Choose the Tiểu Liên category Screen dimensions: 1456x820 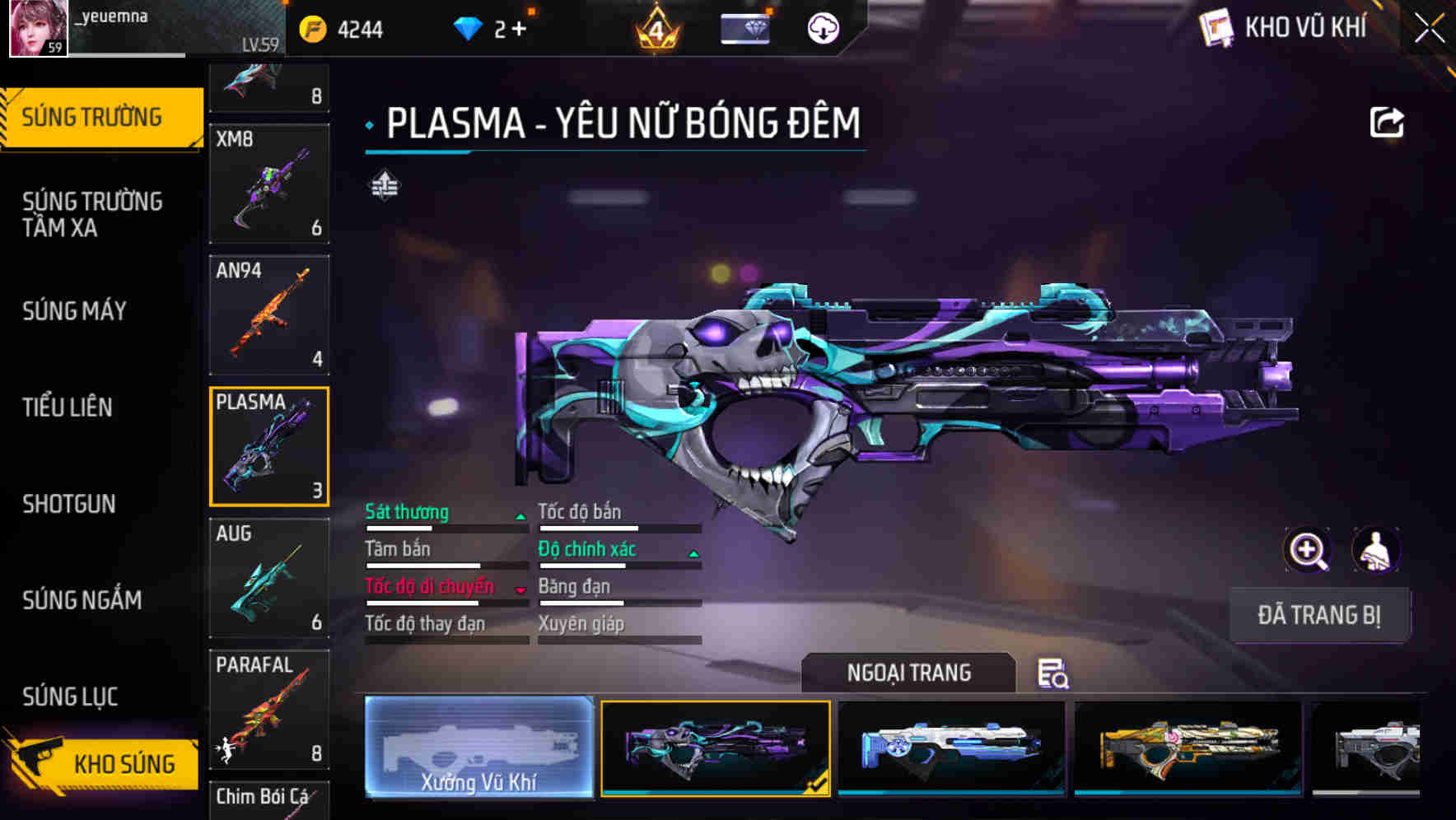point(68,407)
